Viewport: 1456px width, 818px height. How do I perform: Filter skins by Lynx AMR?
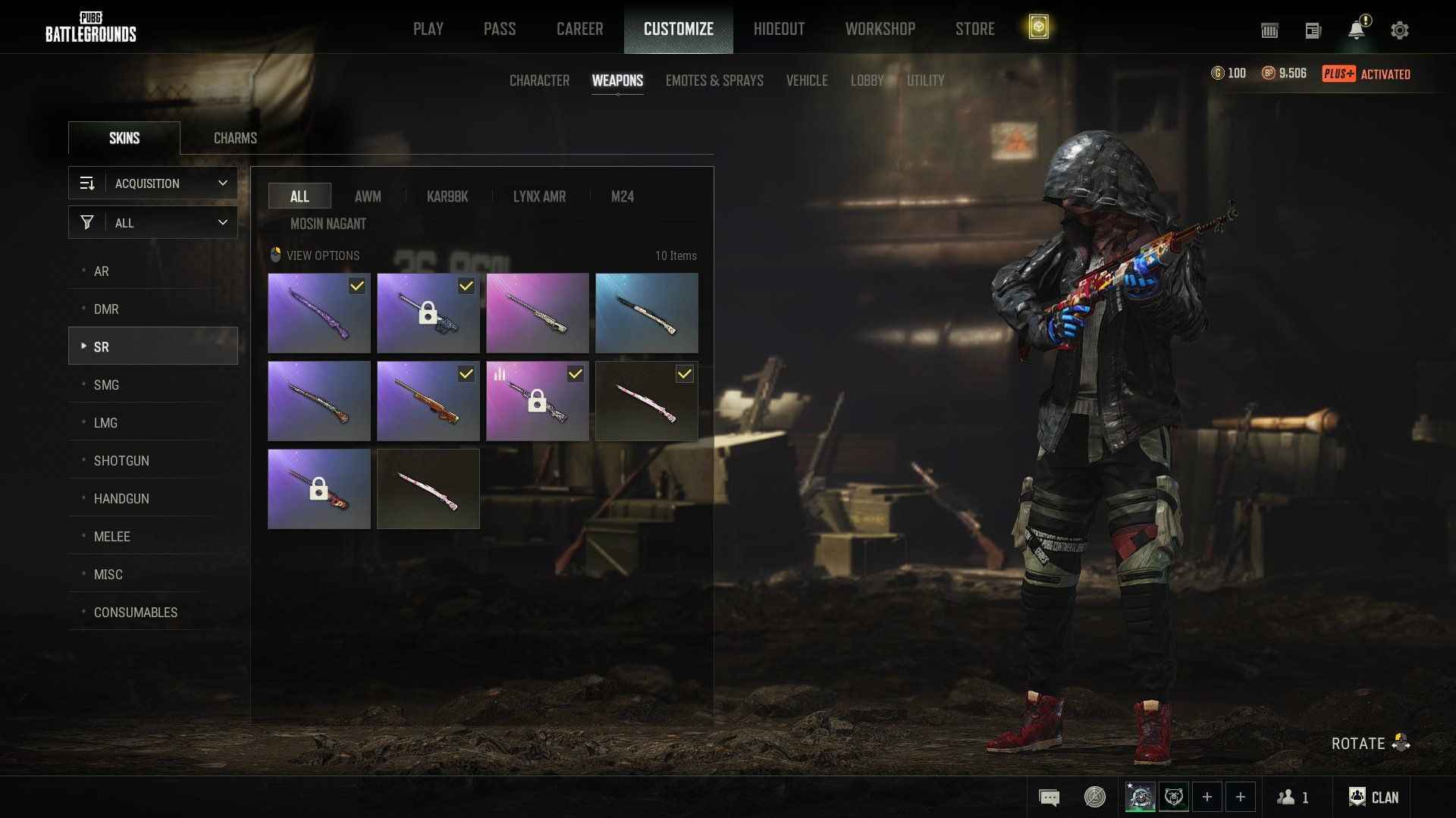(539, 196)
